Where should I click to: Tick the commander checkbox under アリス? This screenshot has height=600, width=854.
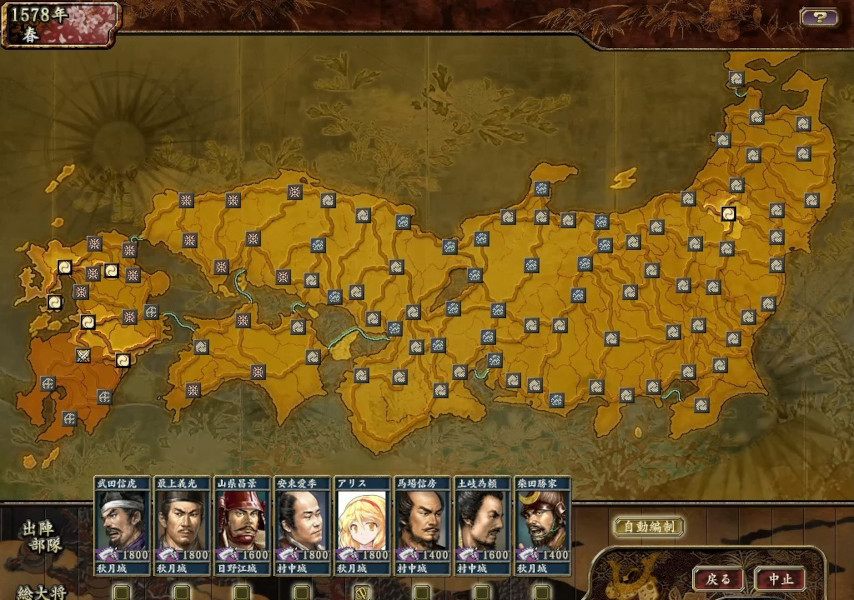(362, 592)
